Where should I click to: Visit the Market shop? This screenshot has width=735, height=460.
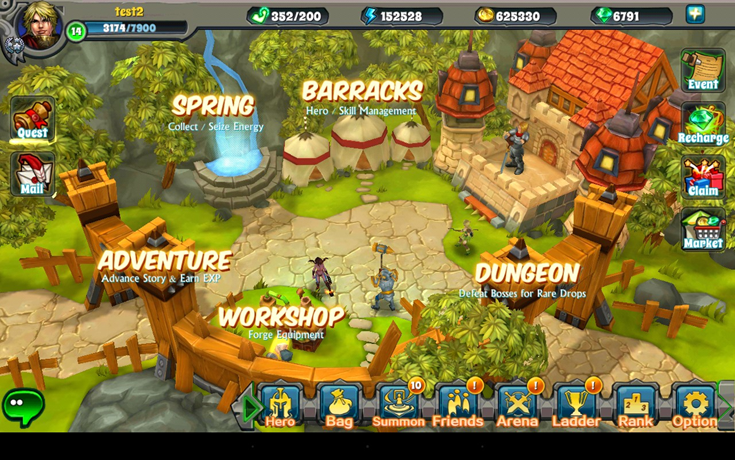coord(703,230)
